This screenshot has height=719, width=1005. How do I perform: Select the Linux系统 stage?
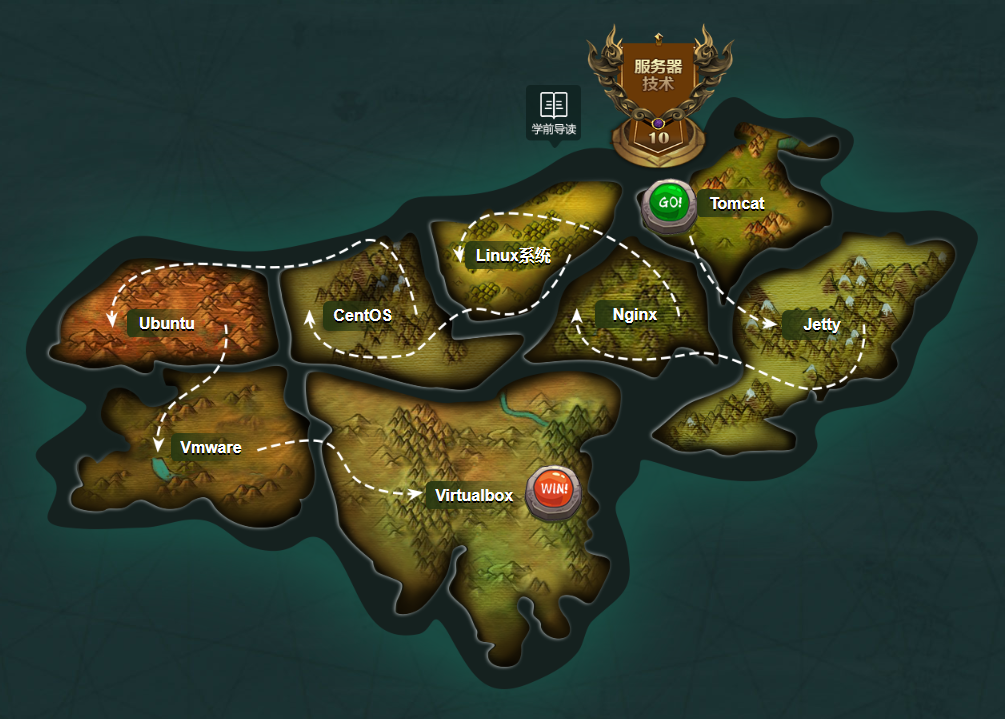(513, 256)
